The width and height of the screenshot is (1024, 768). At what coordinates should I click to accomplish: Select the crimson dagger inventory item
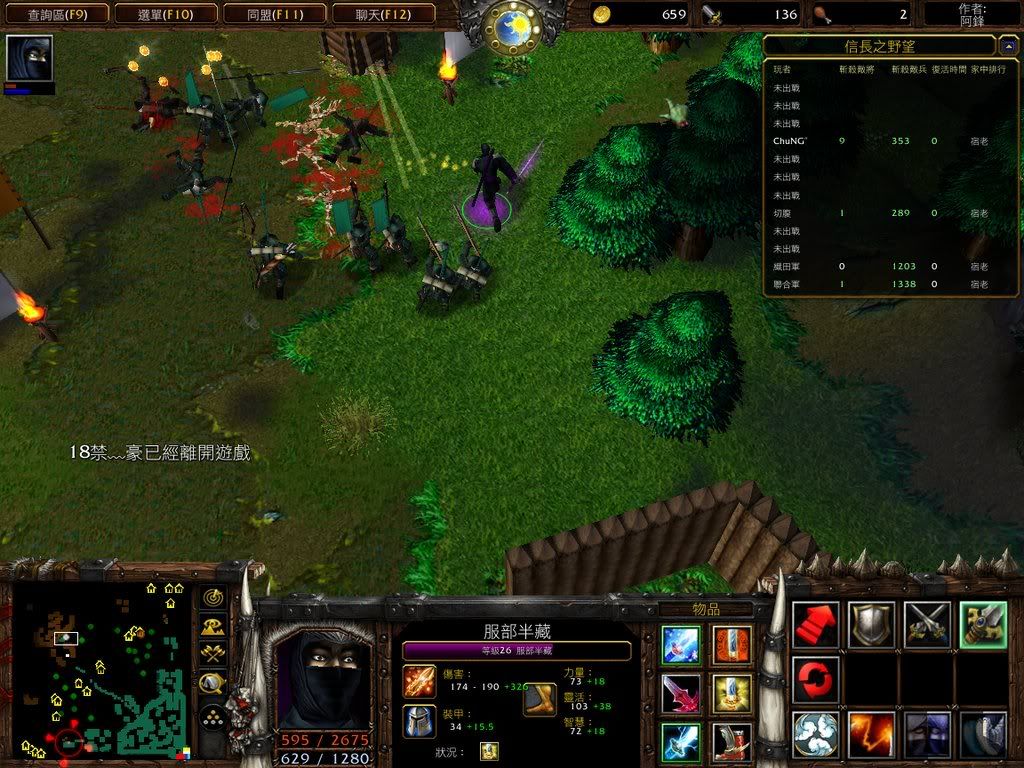tap(681, 693)
